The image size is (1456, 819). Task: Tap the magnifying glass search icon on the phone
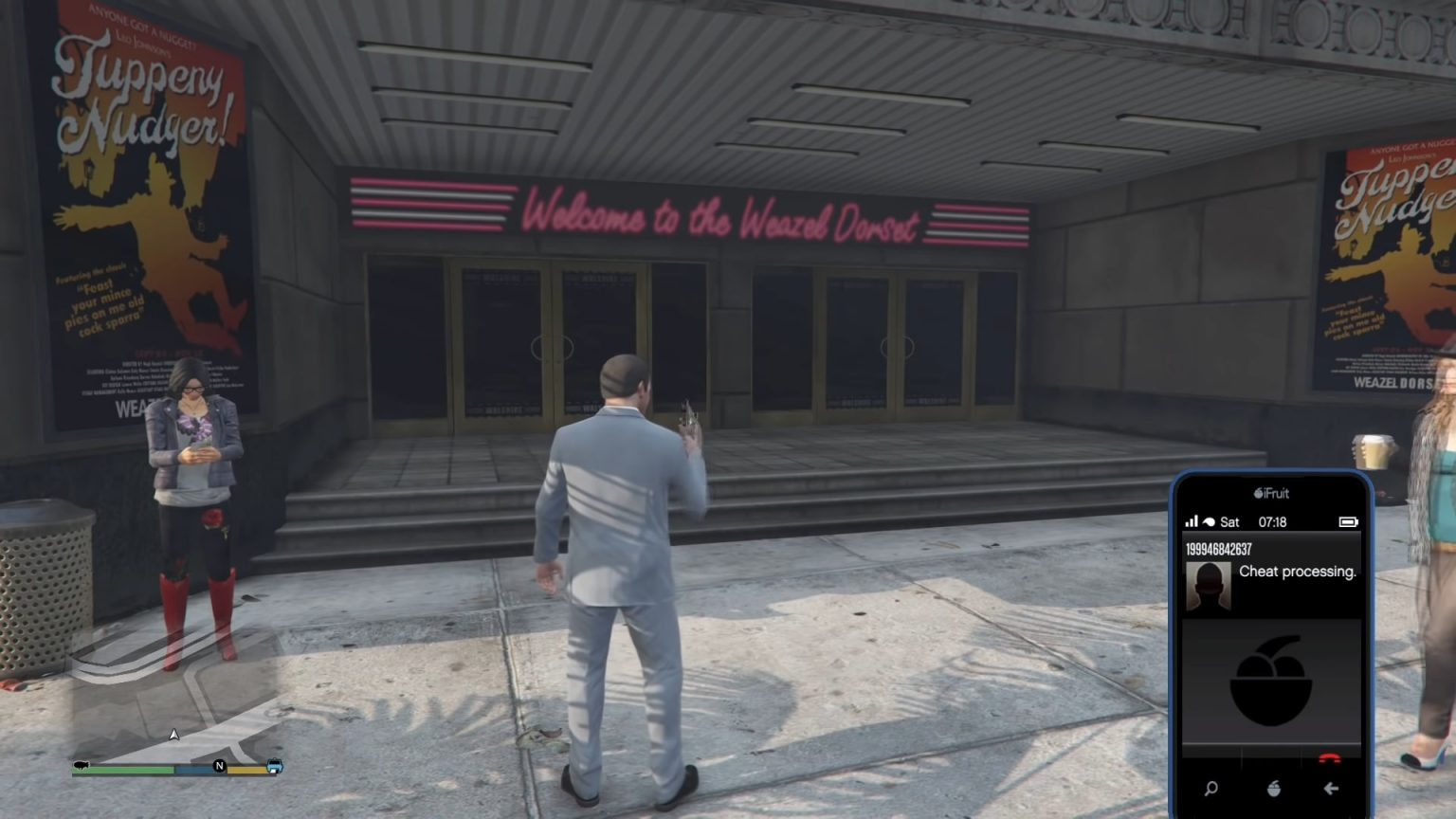click(1210, 789)
